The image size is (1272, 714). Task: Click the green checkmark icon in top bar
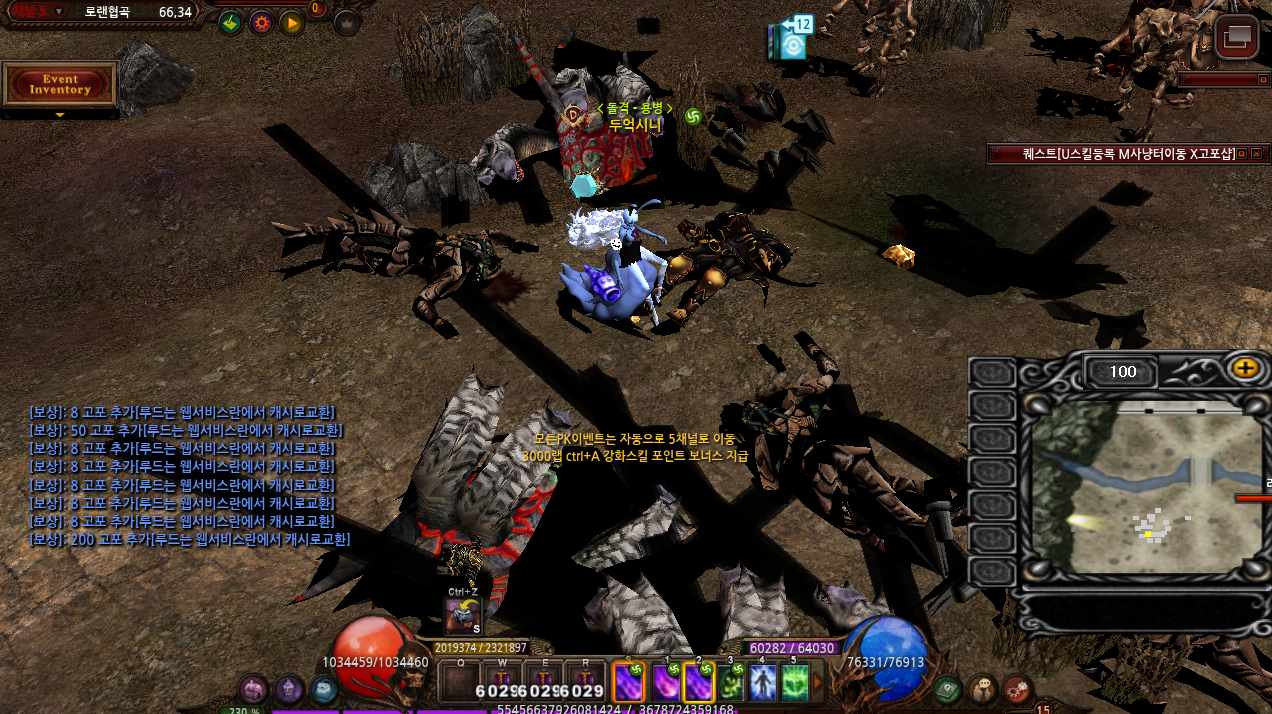[x=229, y=22]
